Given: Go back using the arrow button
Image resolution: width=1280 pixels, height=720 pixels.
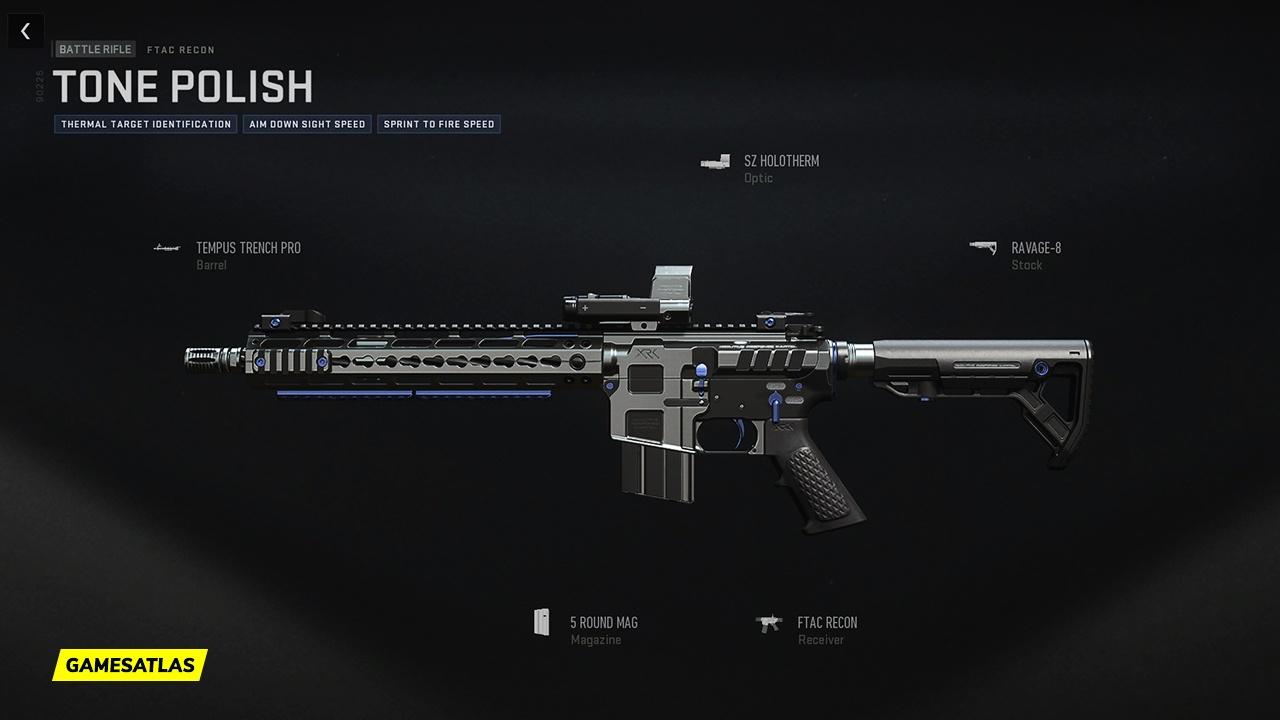Looking at the screenshot, I should 25,31.
